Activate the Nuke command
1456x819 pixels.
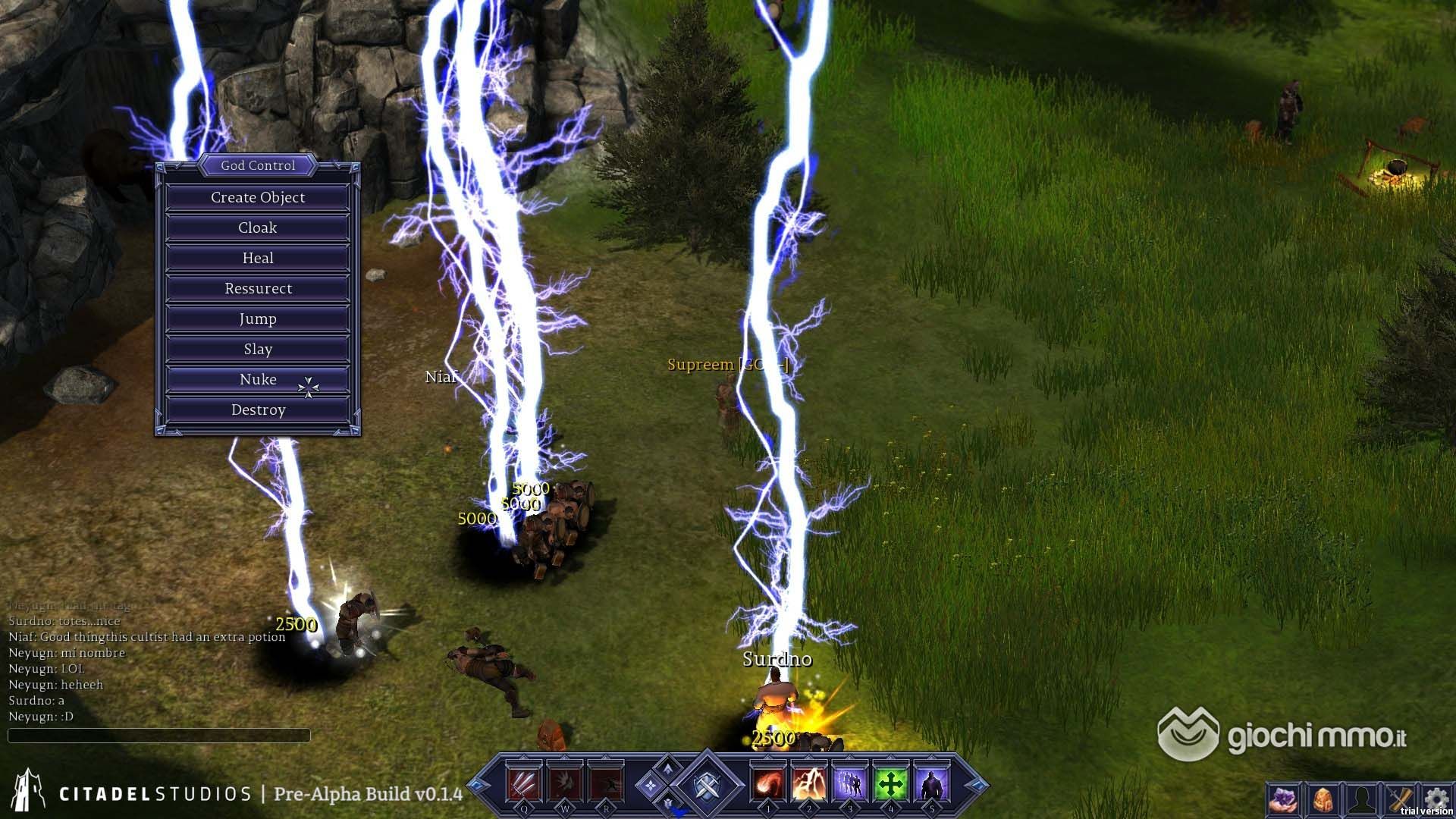258,379
